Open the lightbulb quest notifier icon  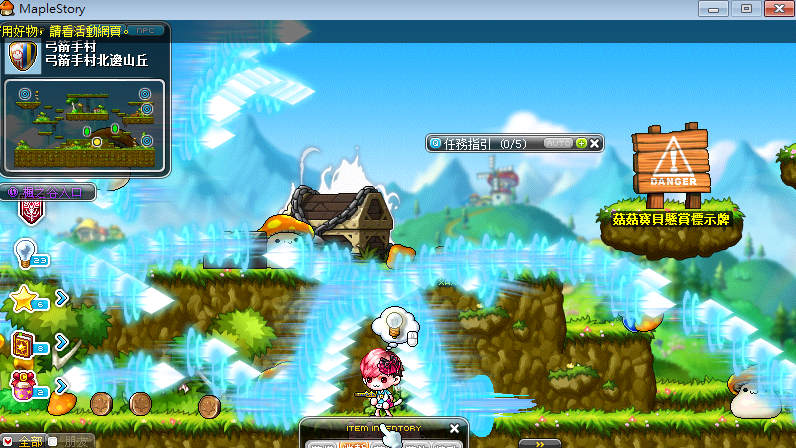[26, 252]
